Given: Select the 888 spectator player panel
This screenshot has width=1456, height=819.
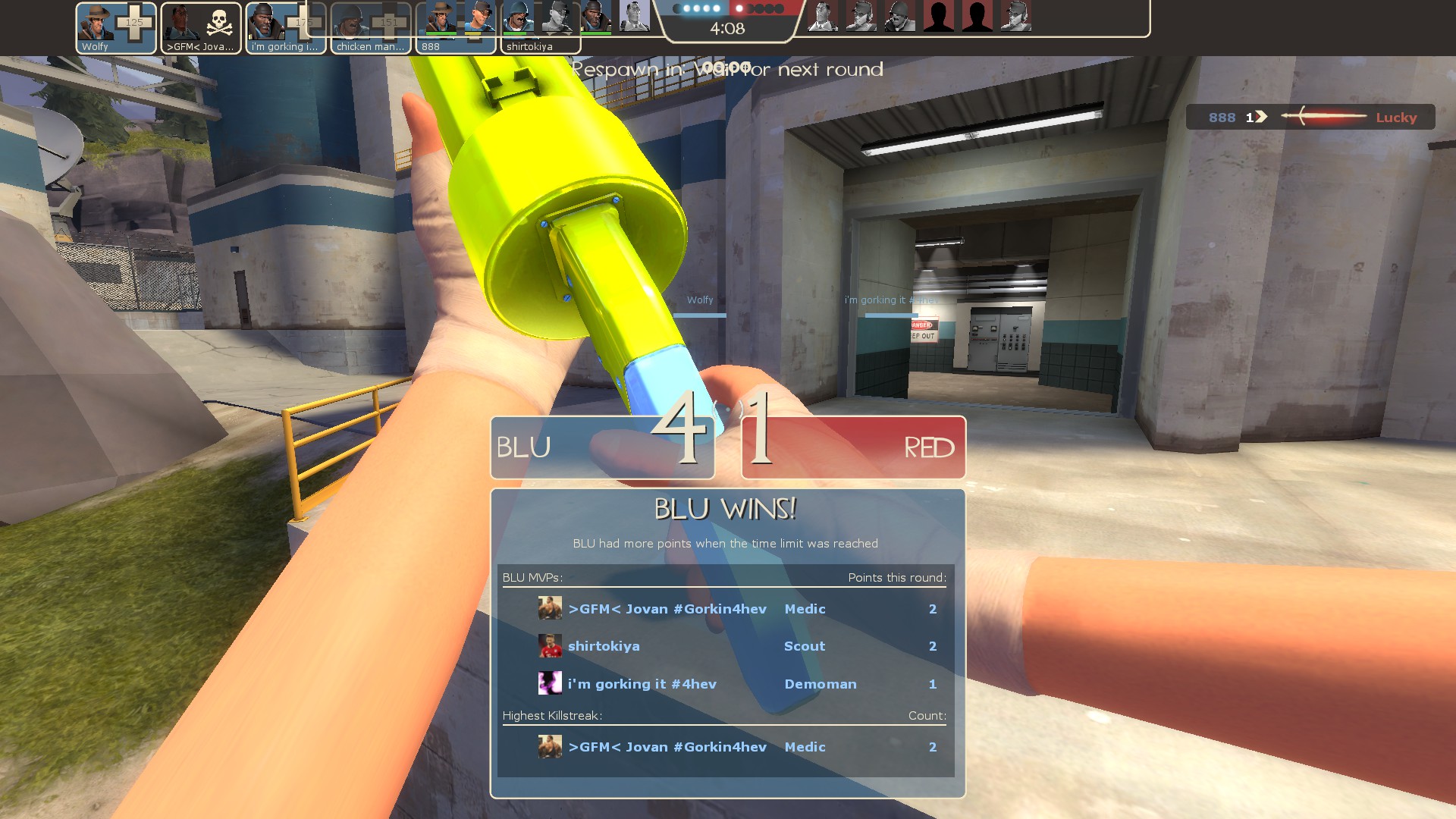Looking at the screenshot, I should 456,28.
